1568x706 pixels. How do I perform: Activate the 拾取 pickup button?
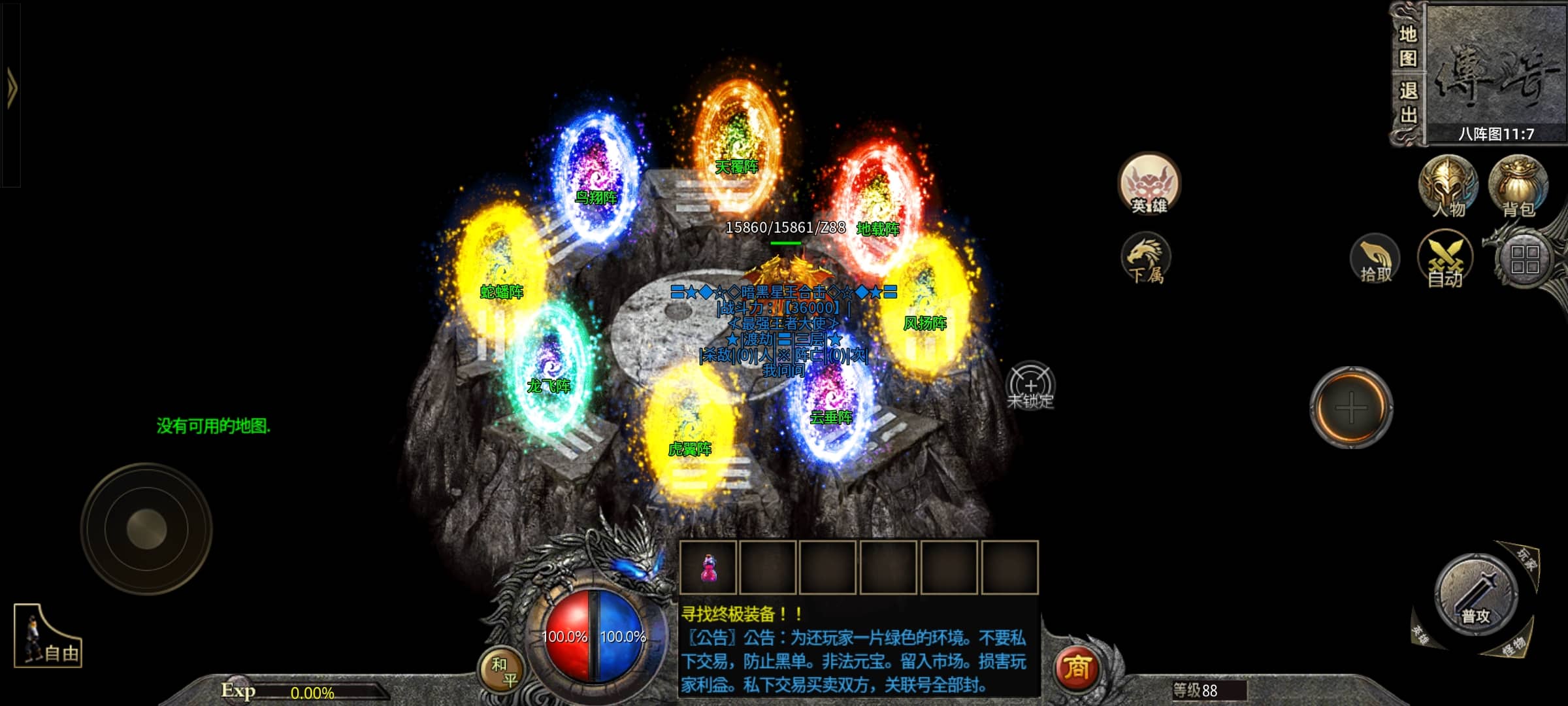pos(1375,260)
